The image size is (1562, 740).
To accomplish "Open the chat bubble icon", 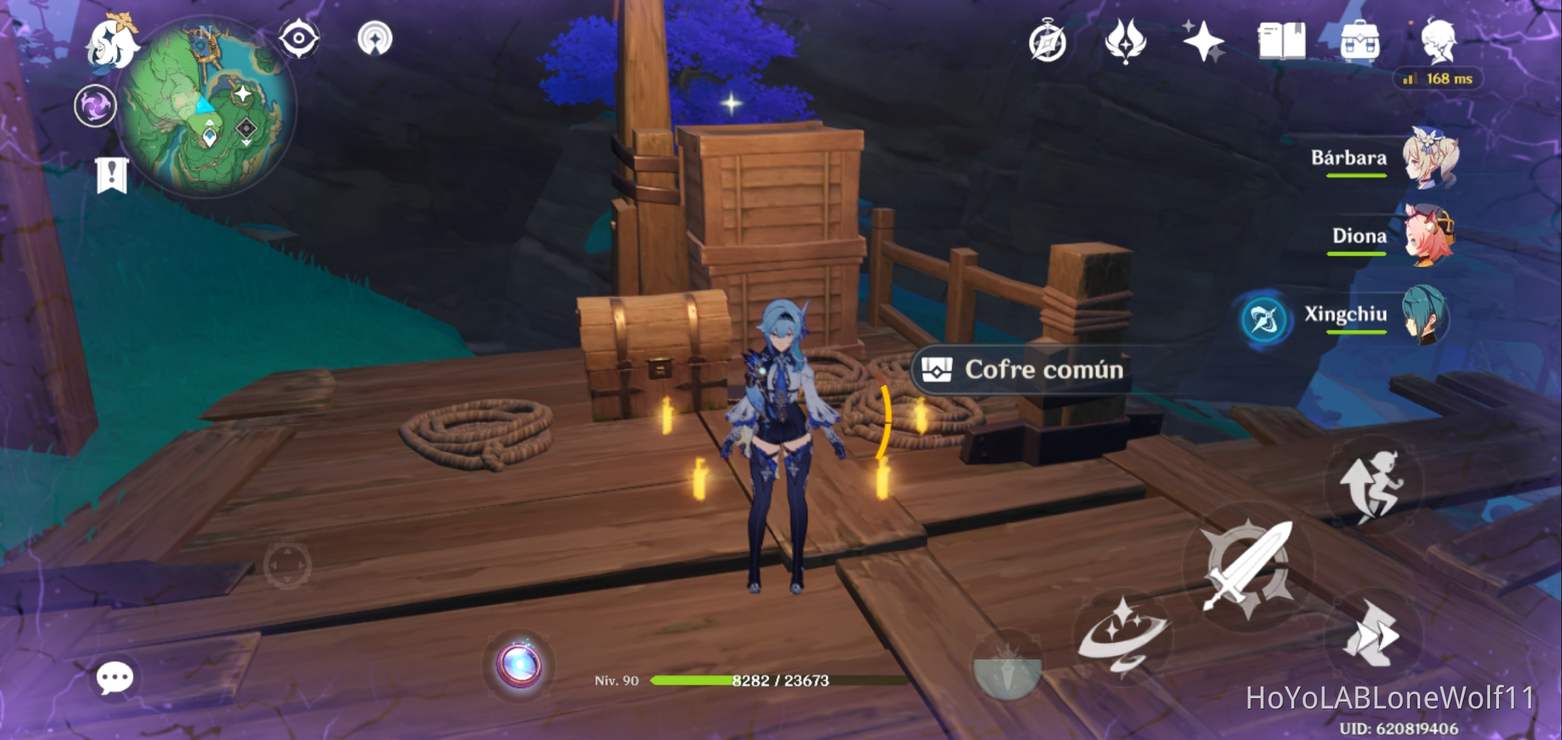I will 115,677.
